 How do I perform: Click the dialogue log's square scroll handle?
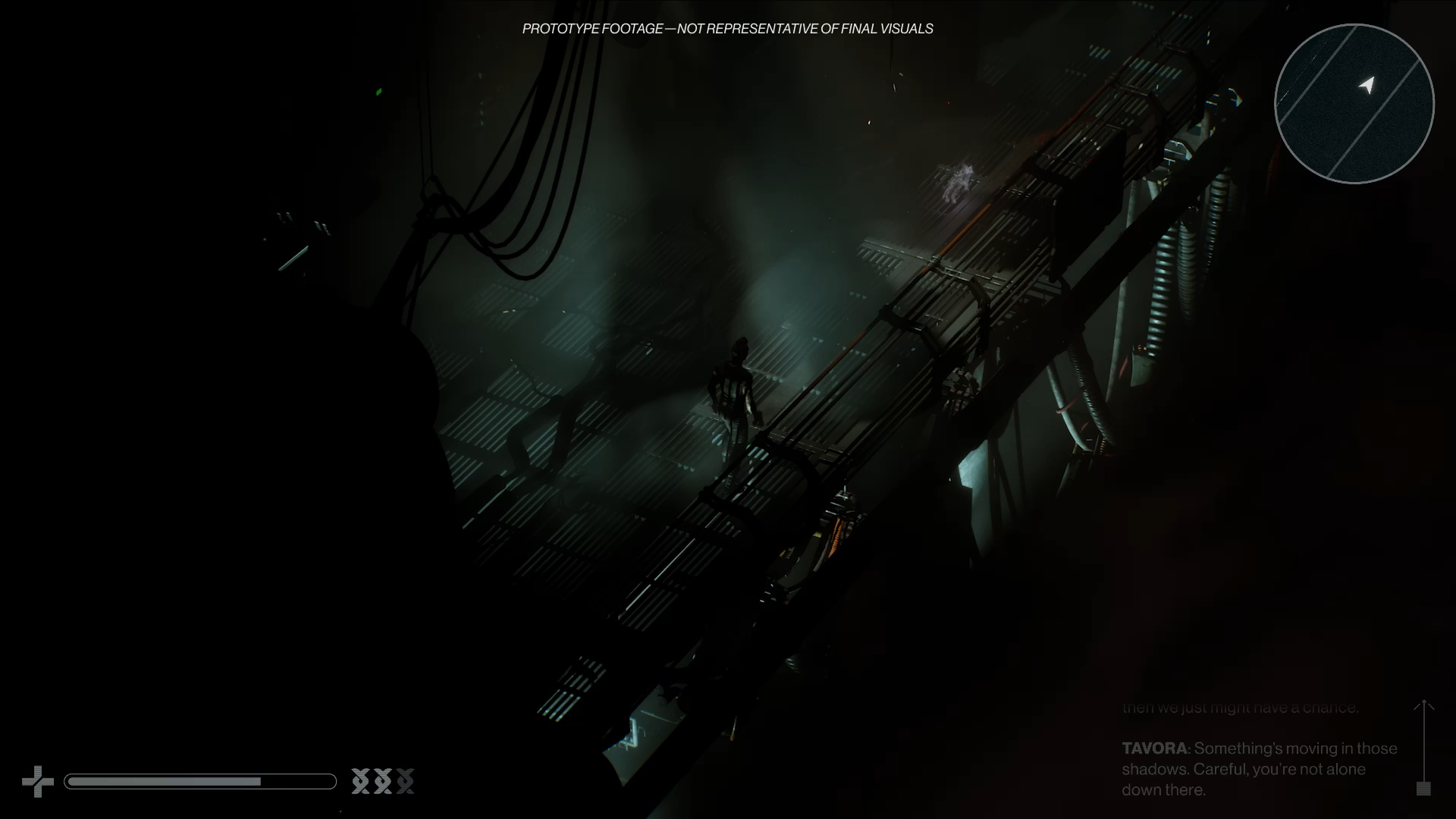click(x=1423, y=789)
